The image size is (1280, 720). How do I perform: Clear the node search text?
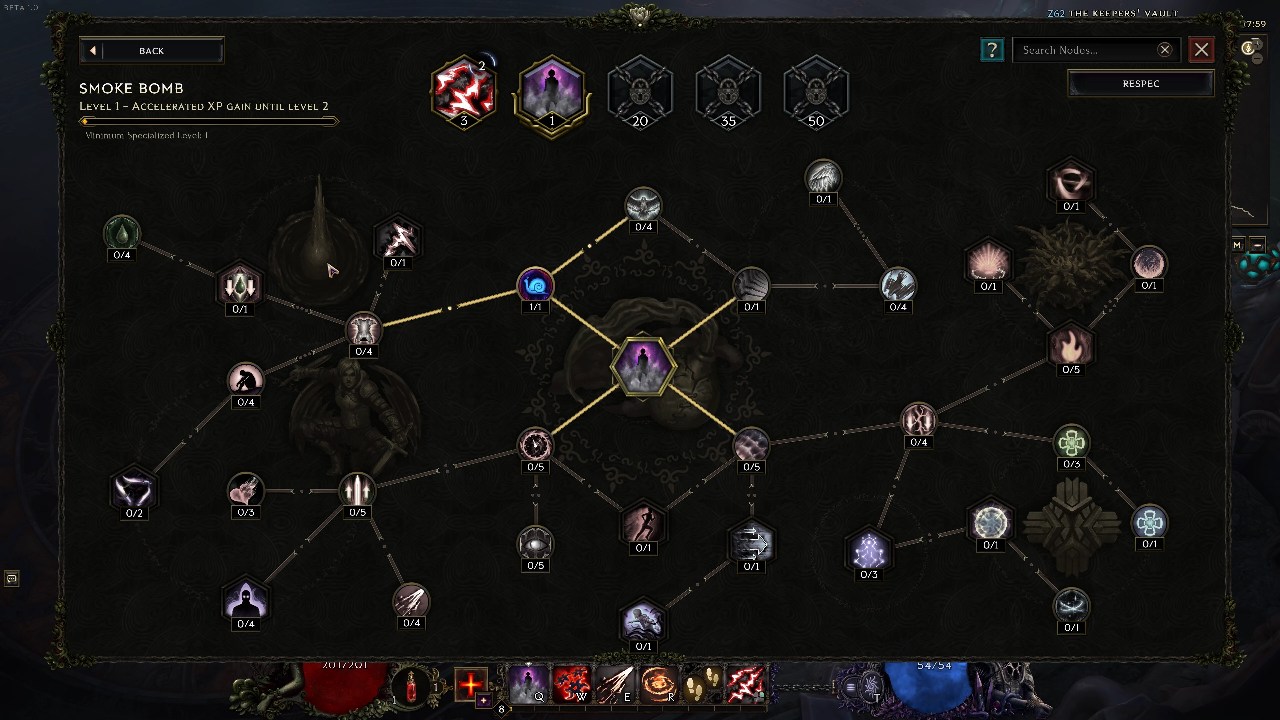1164,50
